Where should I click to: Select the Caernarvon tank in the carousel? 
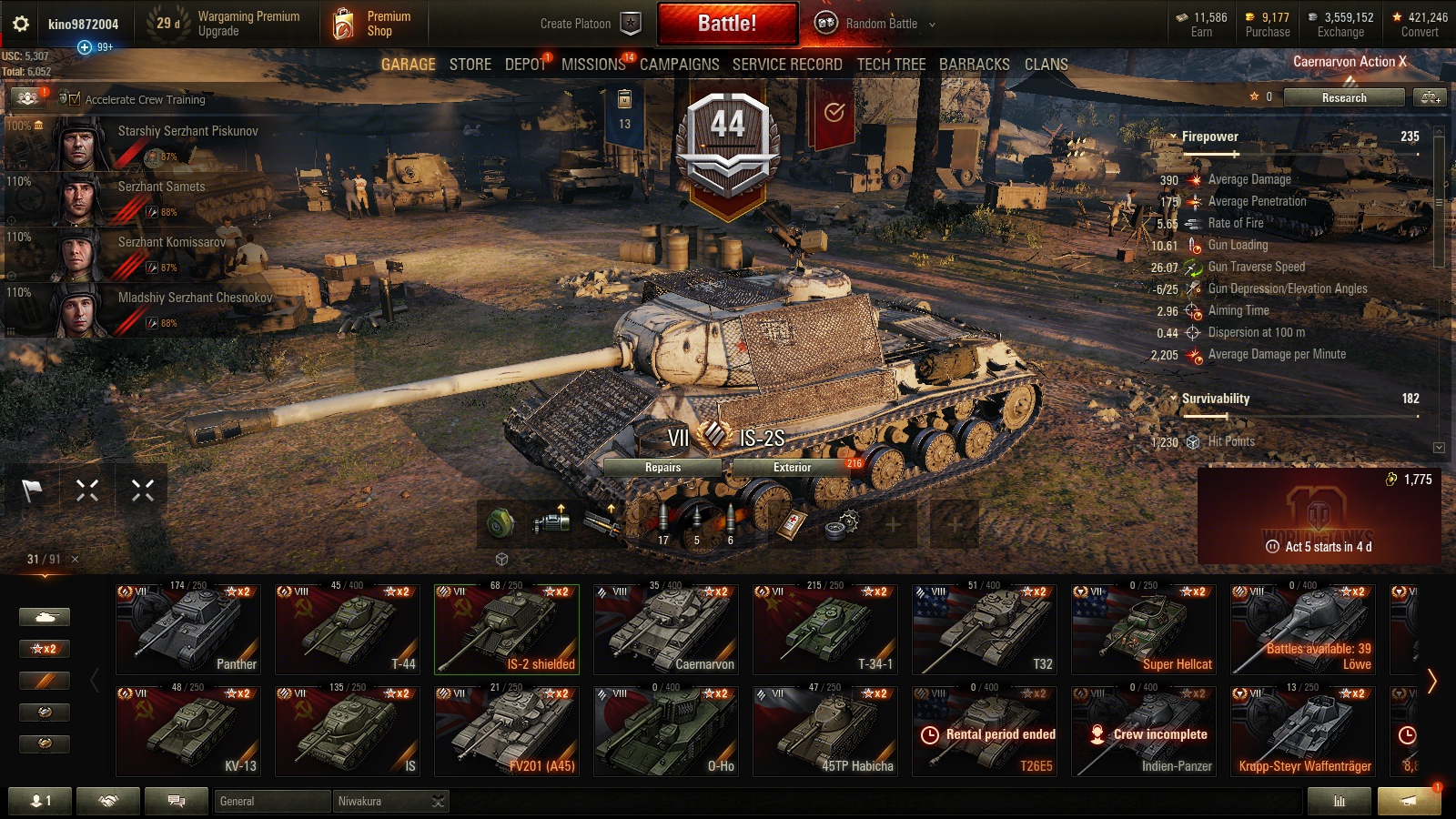666,630
